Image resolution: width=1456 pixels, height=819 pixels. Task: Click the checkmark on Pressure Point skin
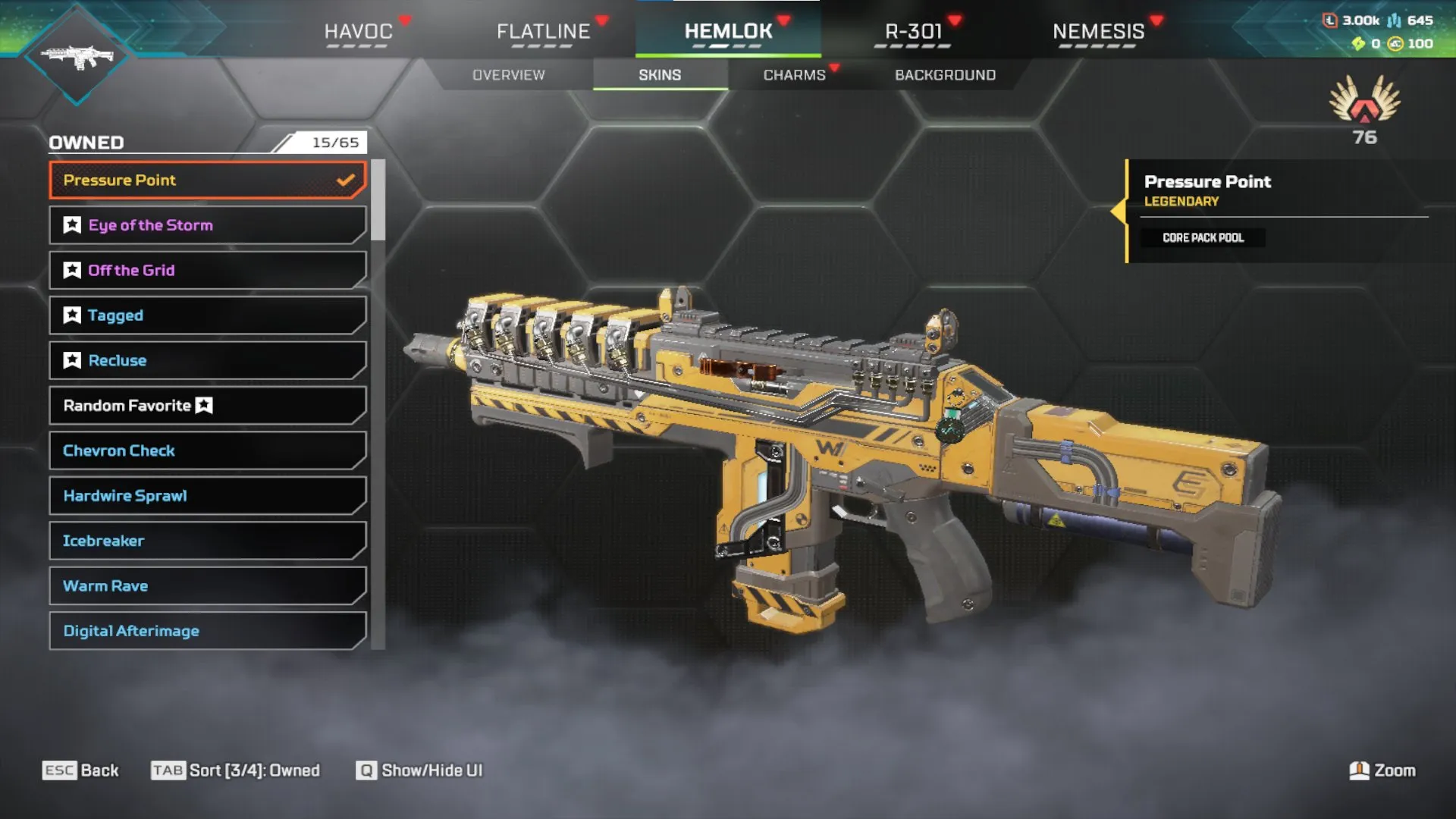[x=347, y=180]
